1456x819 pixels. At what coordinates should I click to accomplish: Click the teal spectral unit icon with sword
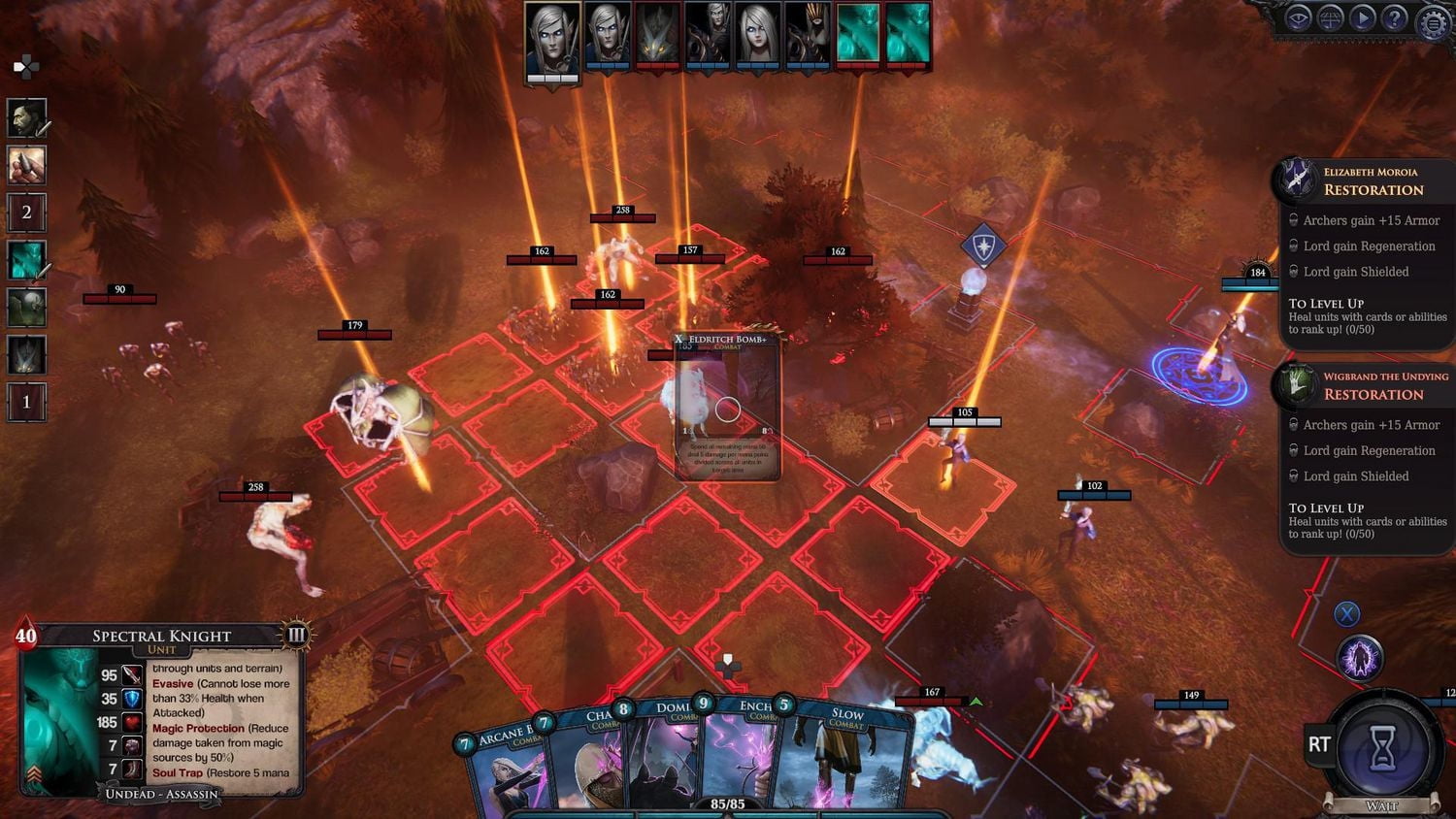(26, 260)
